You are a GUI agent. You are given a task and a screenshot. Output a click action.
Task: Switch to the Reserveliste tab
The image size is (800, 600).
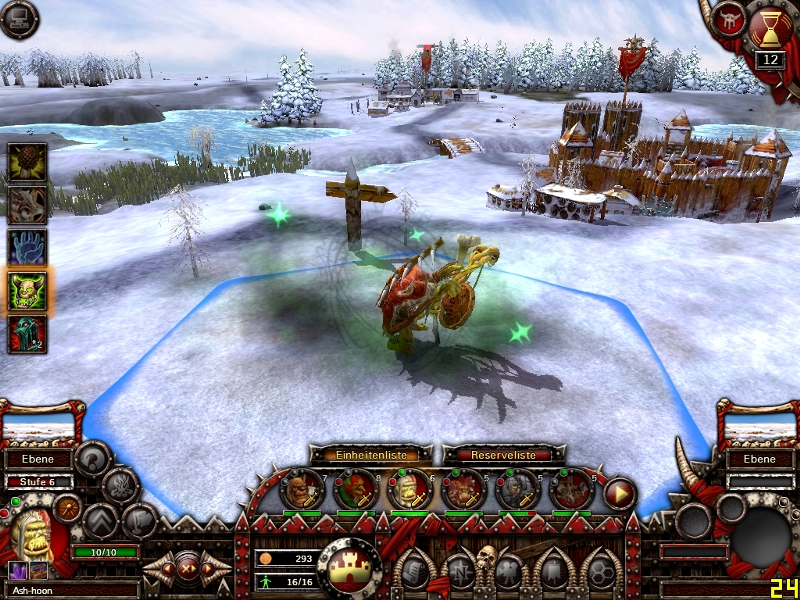click(x=496, y=454)
